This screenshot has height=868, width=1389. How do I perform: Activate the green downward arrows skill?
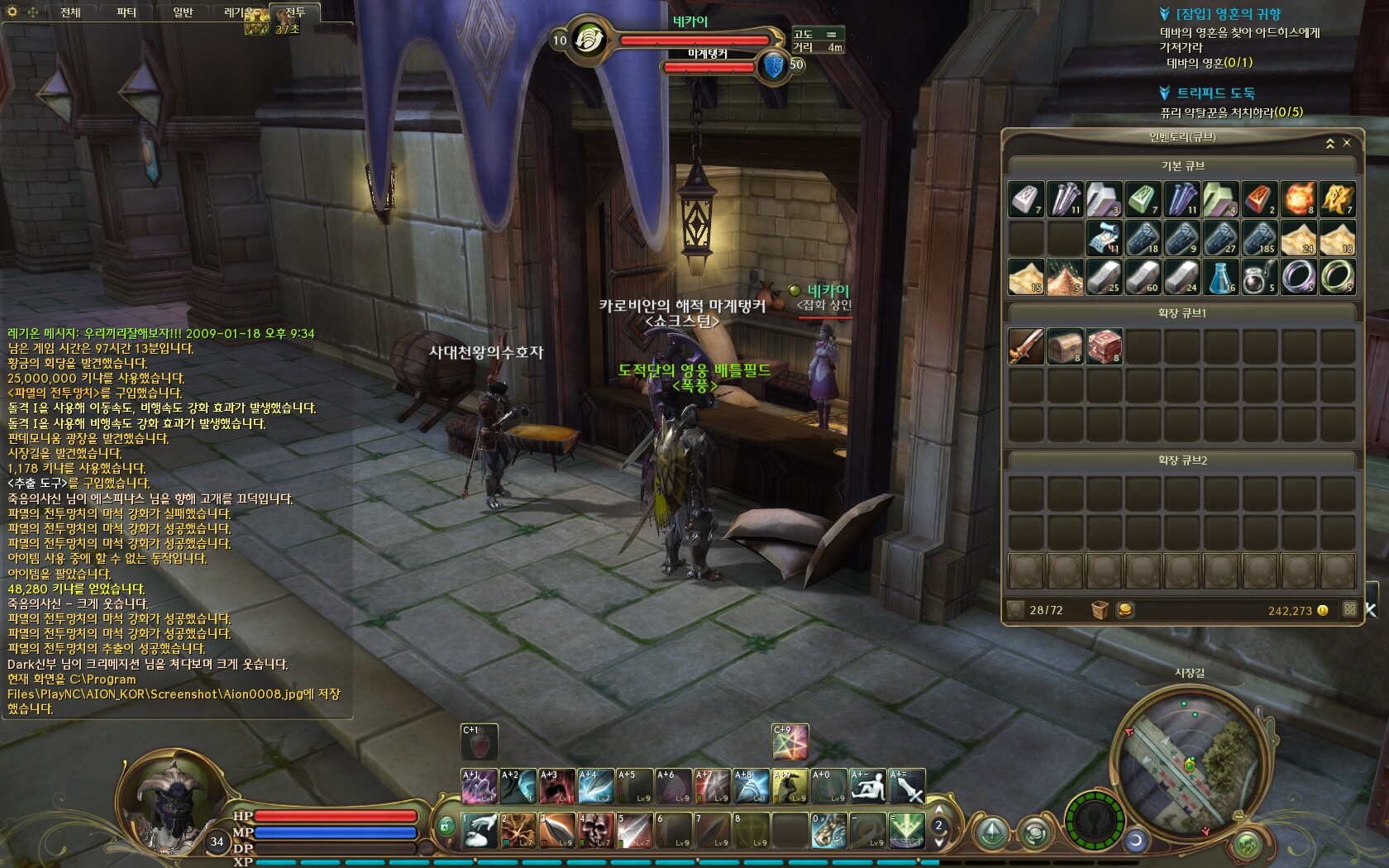(906, 830)
